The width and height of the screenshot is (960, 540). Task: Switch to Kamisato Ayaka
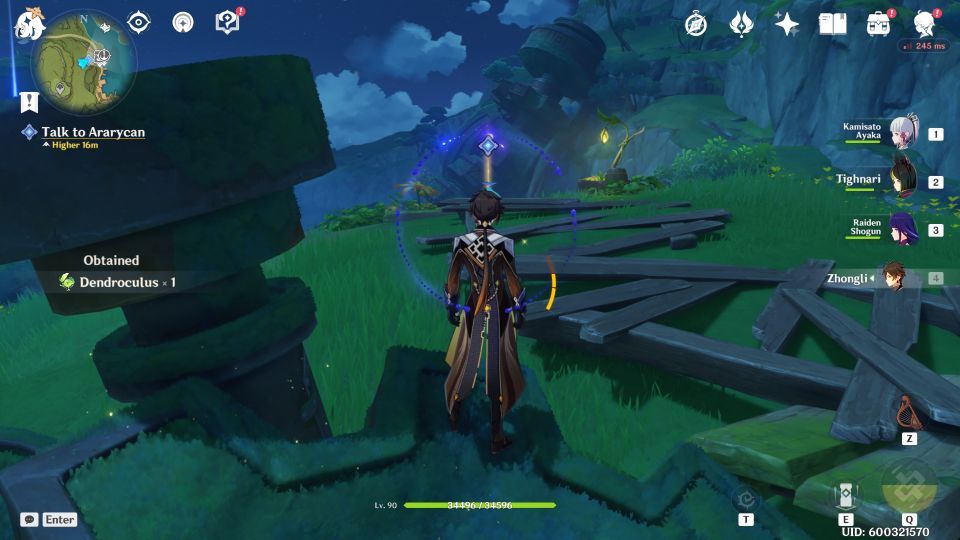tap(904, 133)
